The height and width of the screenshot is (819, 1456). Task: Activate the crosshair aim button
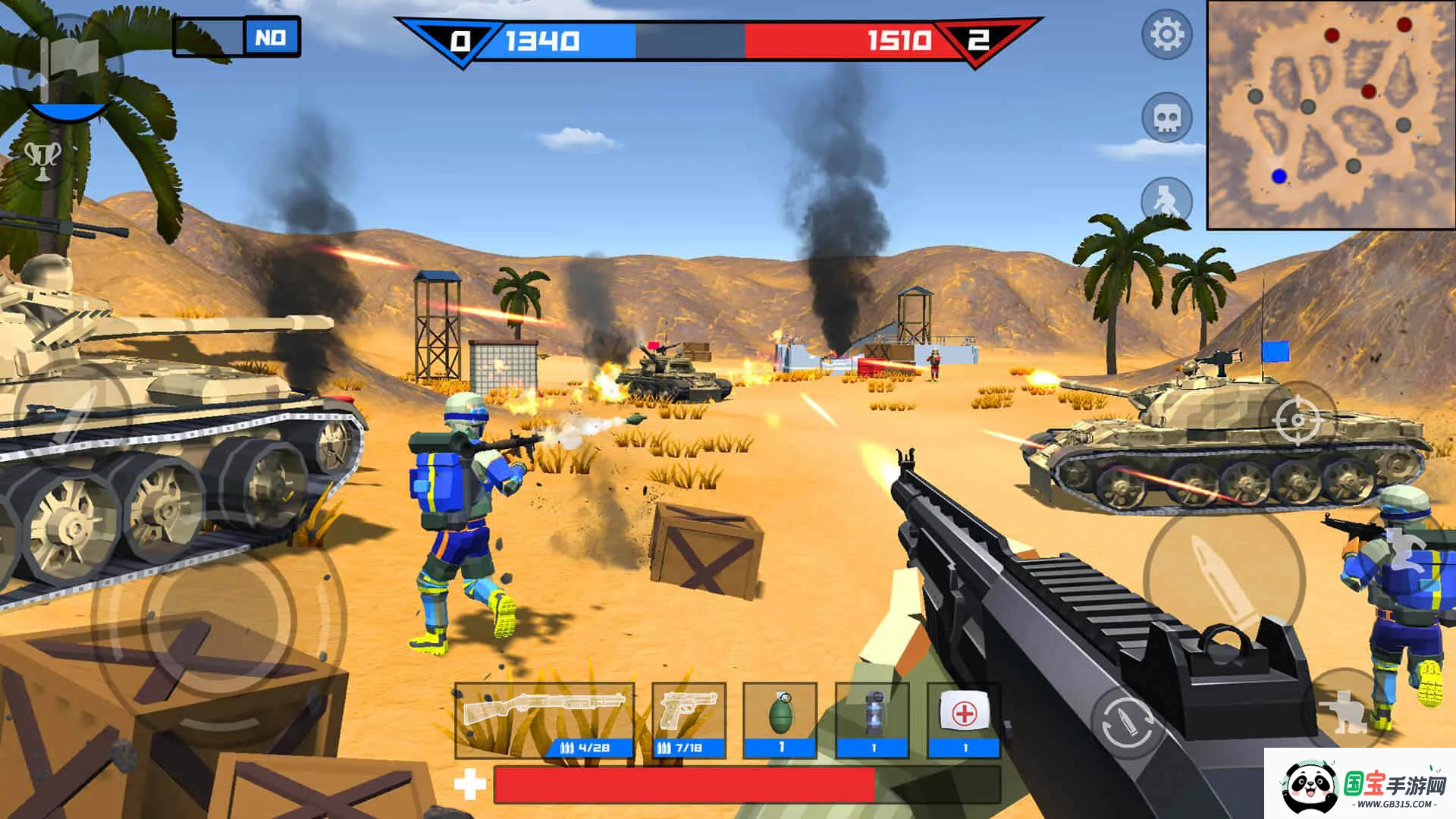[x=1298, y=419]
